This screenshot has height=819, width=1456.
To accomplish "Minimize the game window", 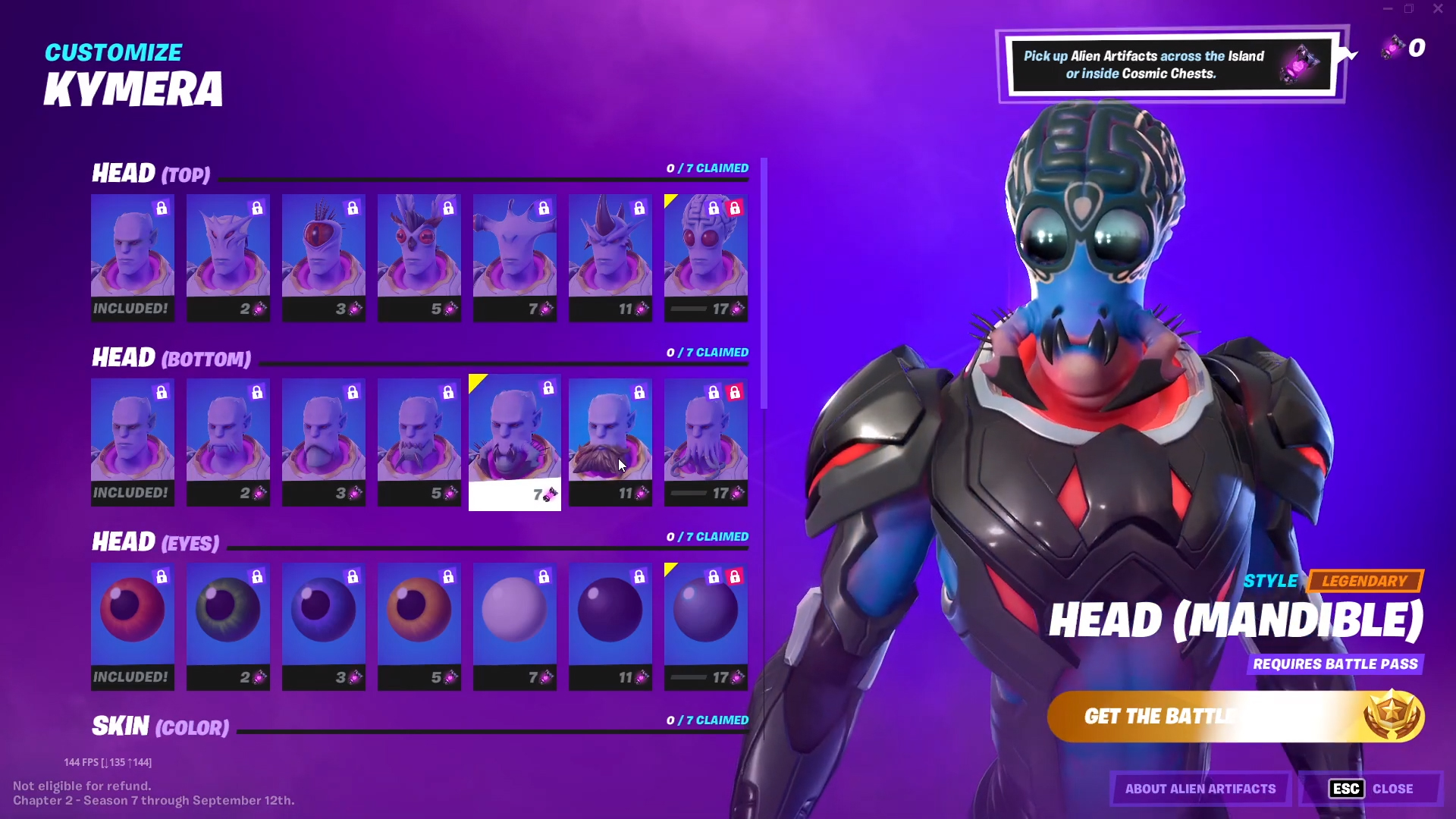I will coord(1388,9).
